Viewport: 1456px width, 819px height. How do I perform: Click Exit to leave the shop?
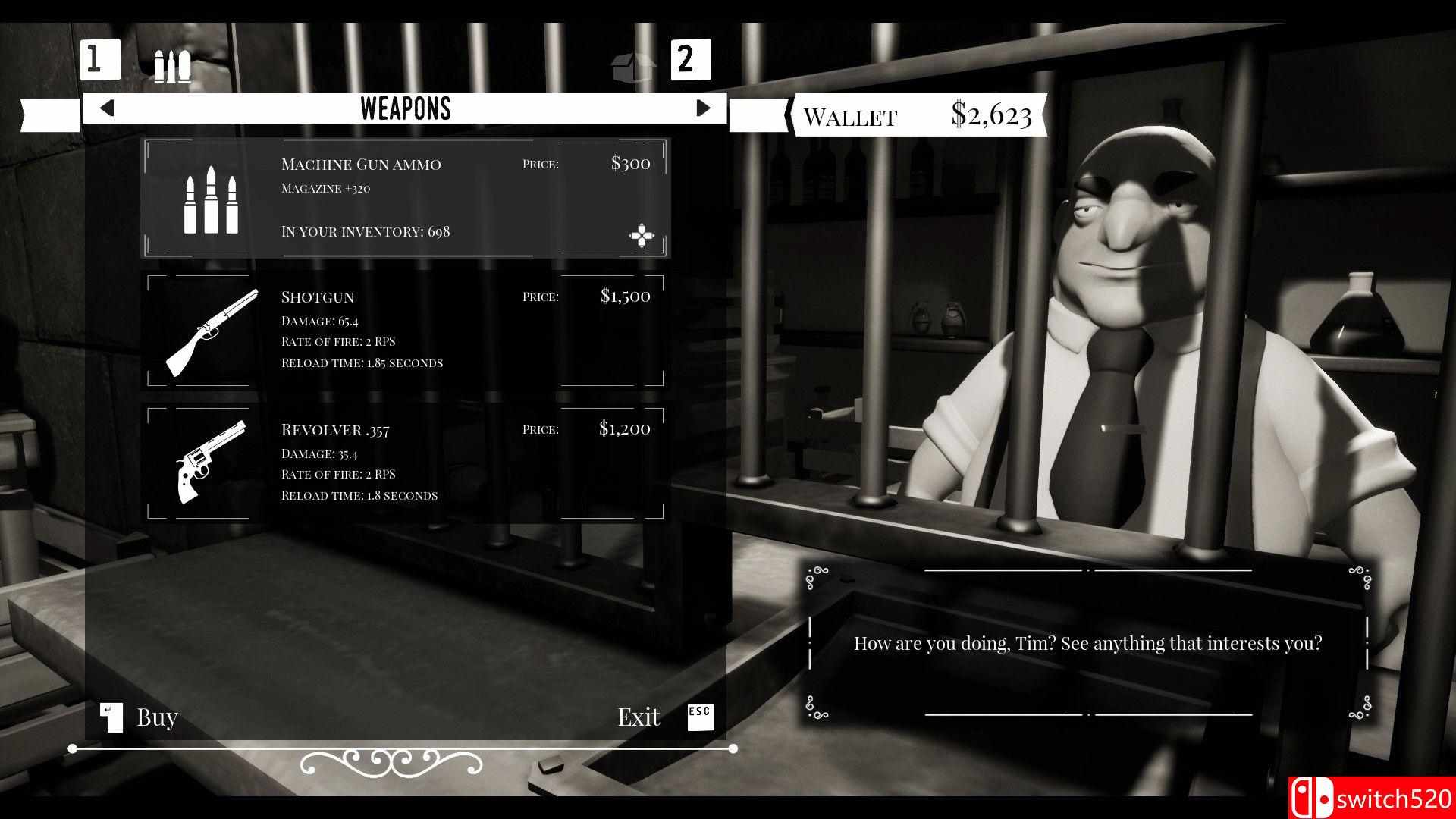(x=639, y=716)
